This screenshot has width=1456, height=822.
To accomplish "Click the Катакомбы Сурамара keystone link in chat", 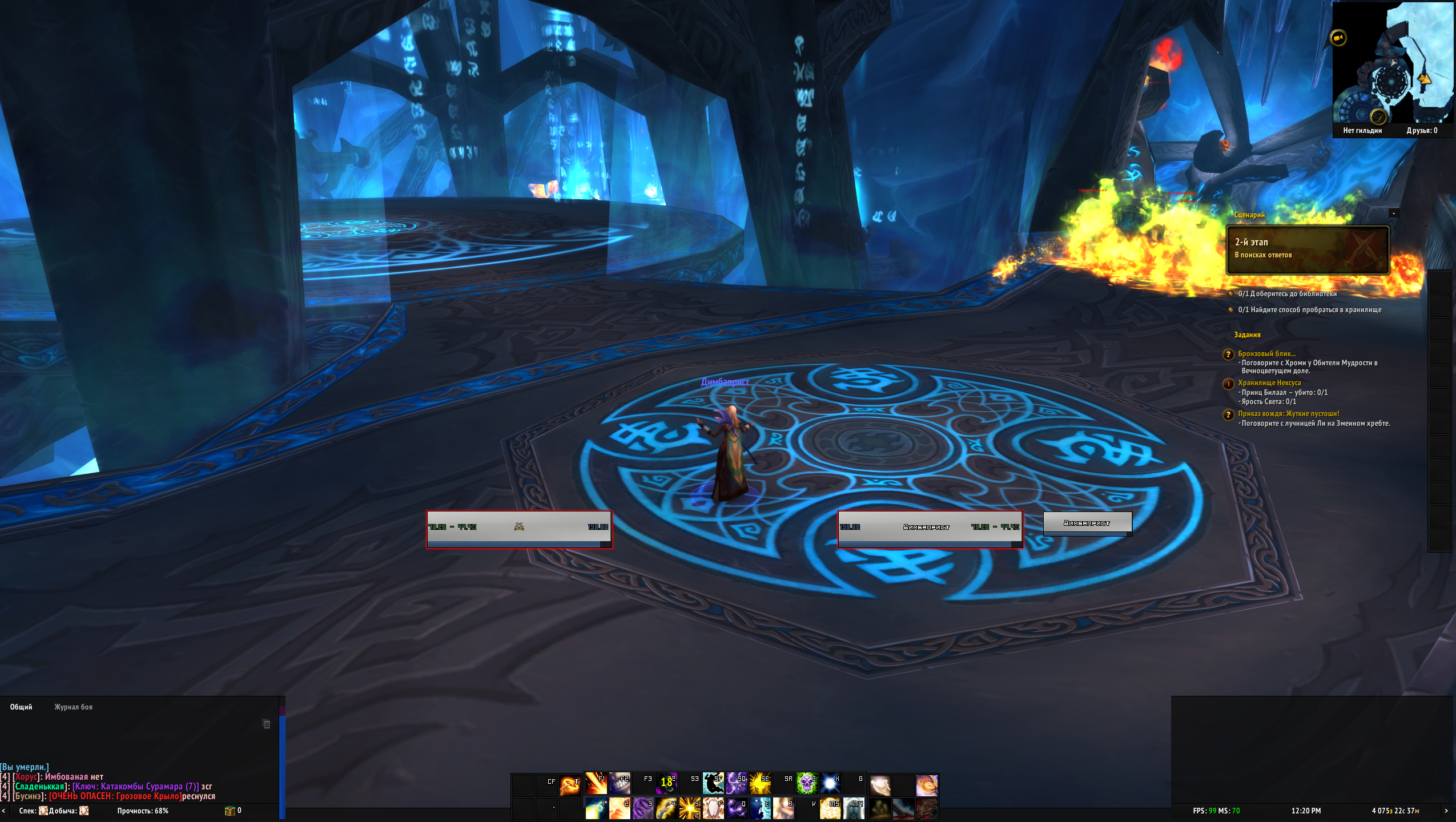I will [135, 787].
